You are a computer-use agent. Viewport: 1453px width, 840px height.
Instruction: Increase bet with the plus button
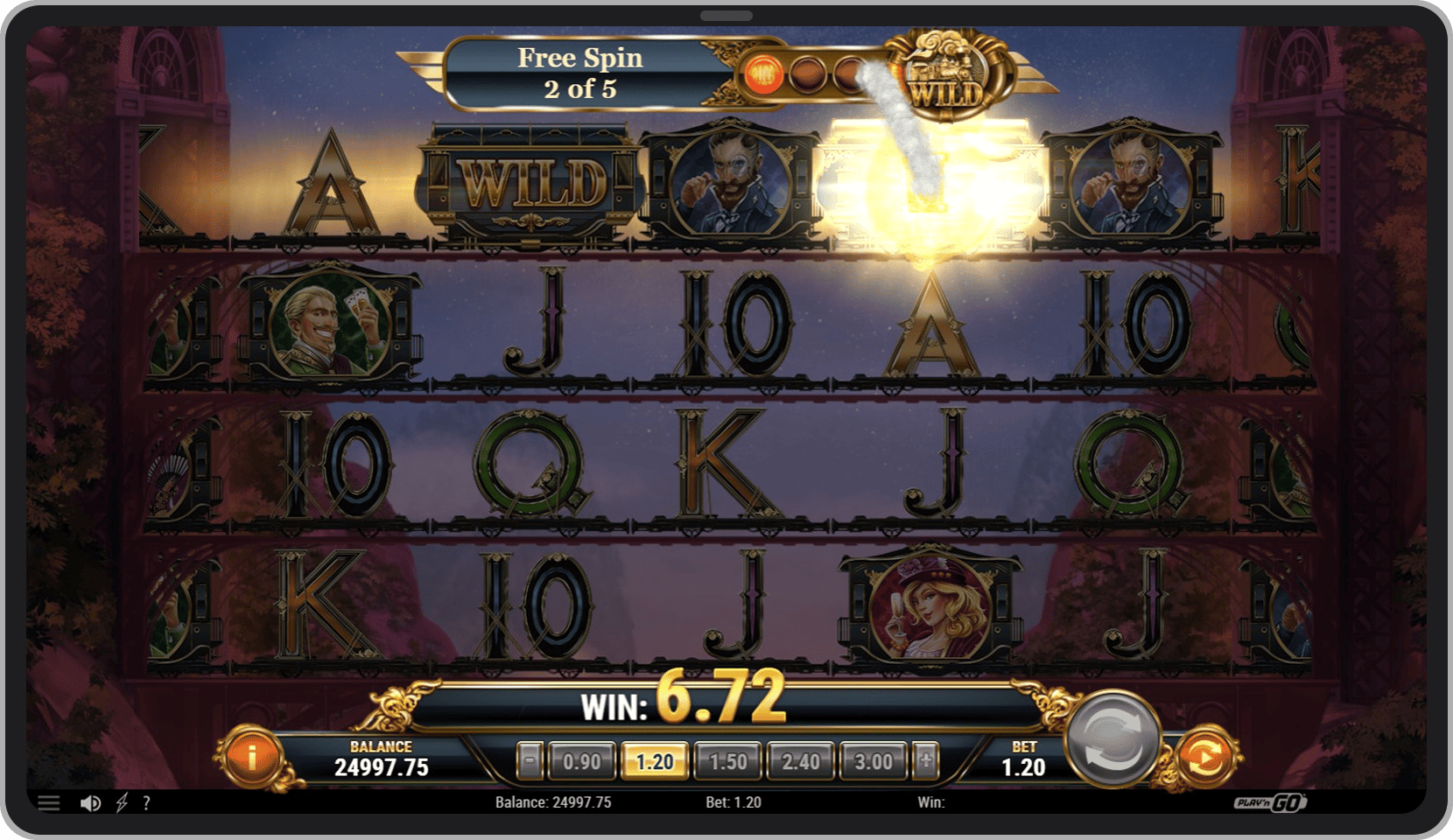[x=926, y=761]
